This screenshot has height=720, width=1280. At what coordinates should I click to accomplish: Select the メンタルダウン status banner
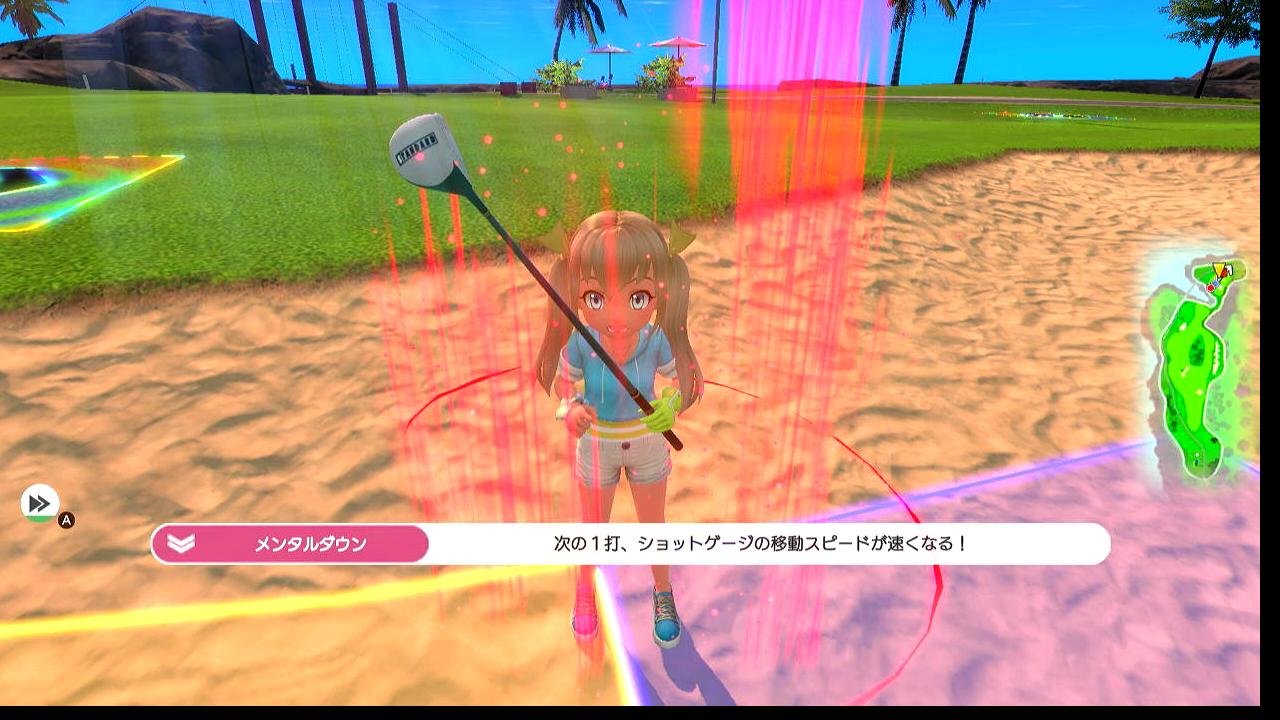tap(291, 544)
